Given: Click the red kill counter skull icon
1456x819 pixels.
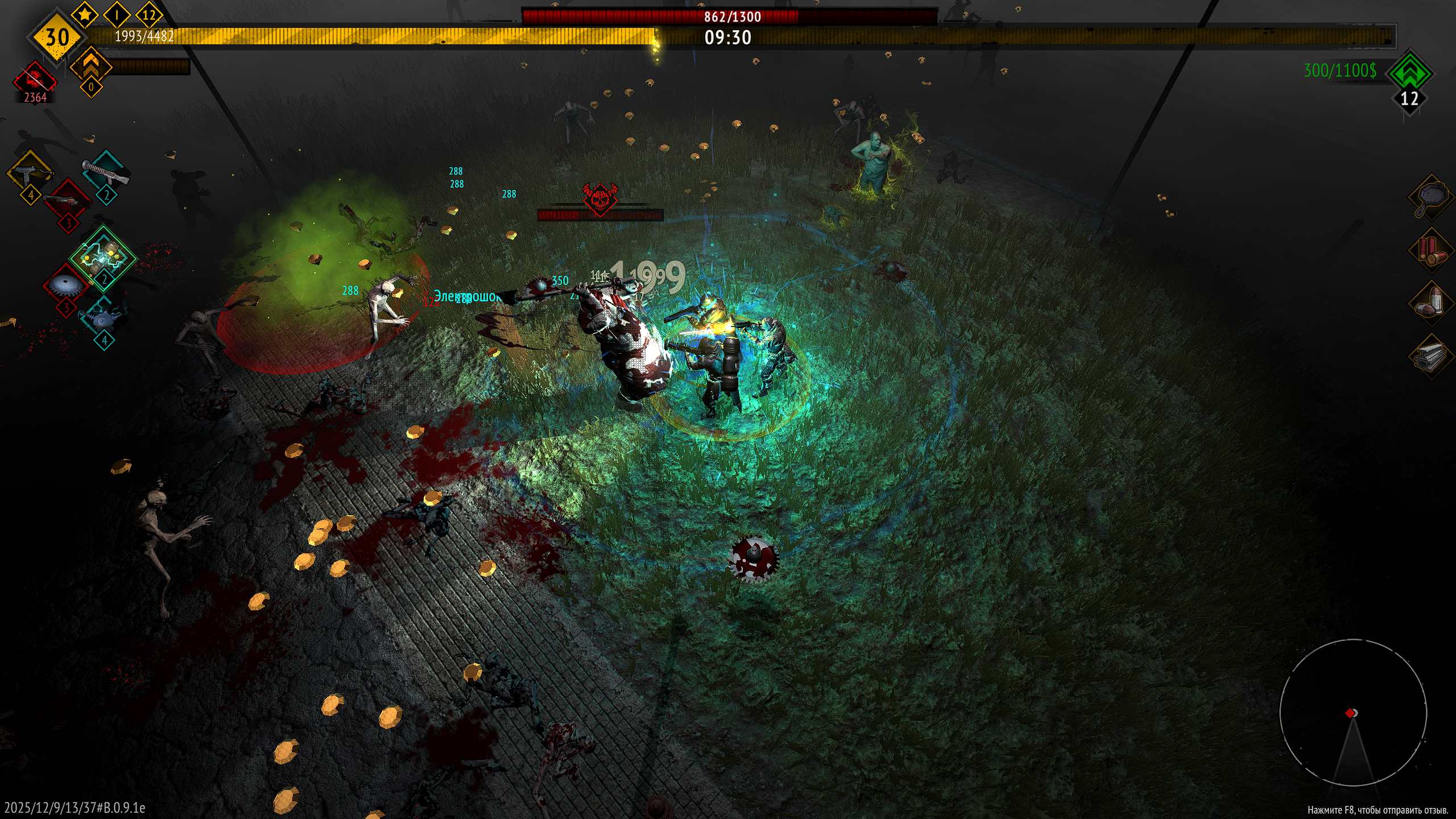Looking at the screenshot, I should (x=35, y=78).
